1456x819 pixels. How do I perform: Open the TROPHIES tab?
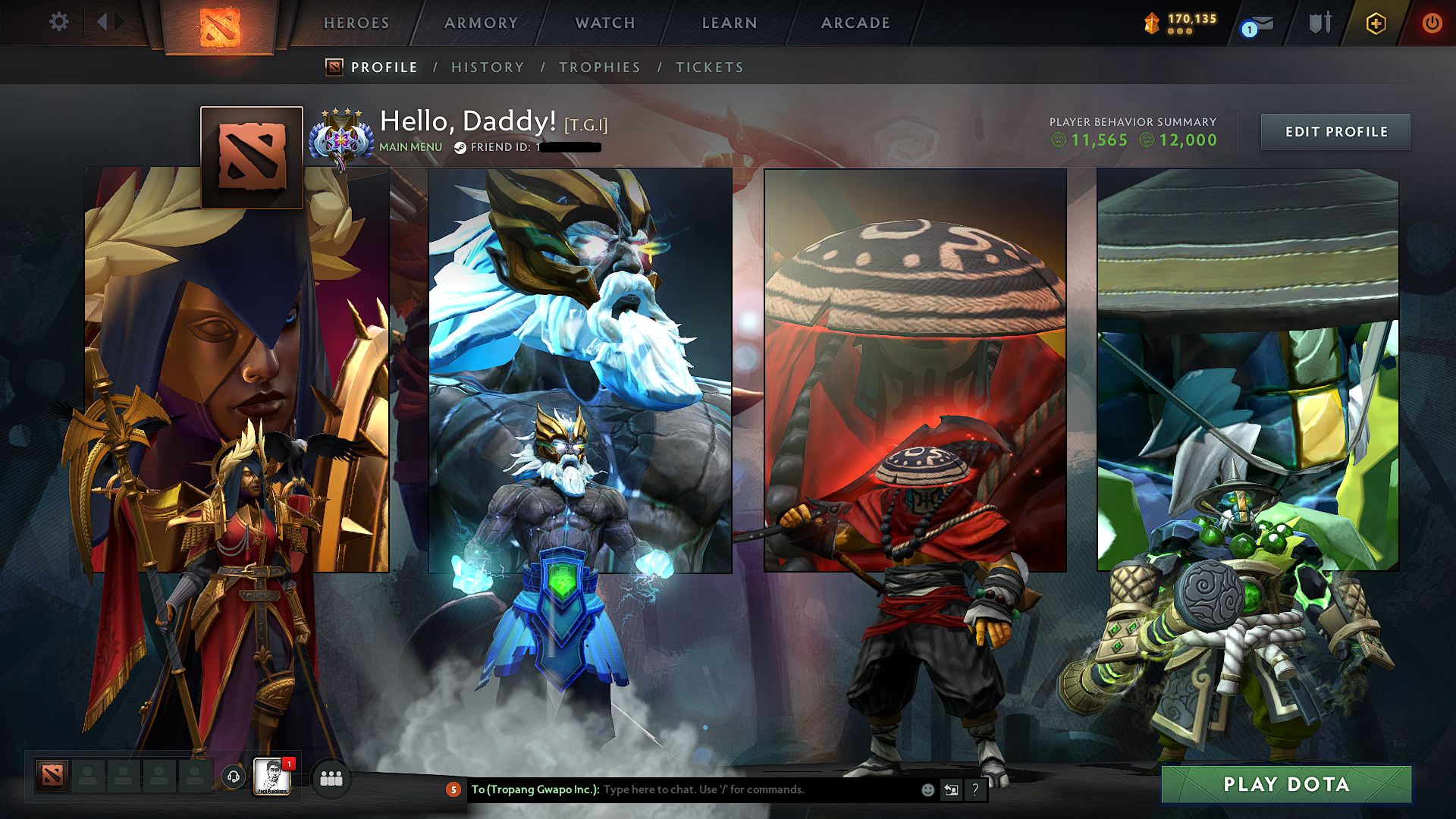tap(600, 67)
